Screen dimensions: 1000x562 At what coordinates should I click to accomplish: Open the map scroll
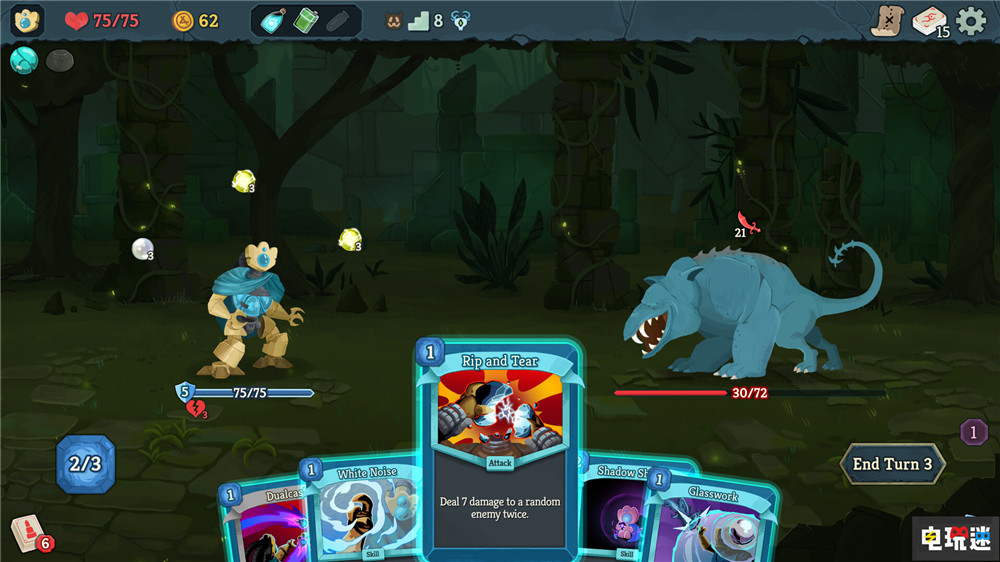click(886, 21)
